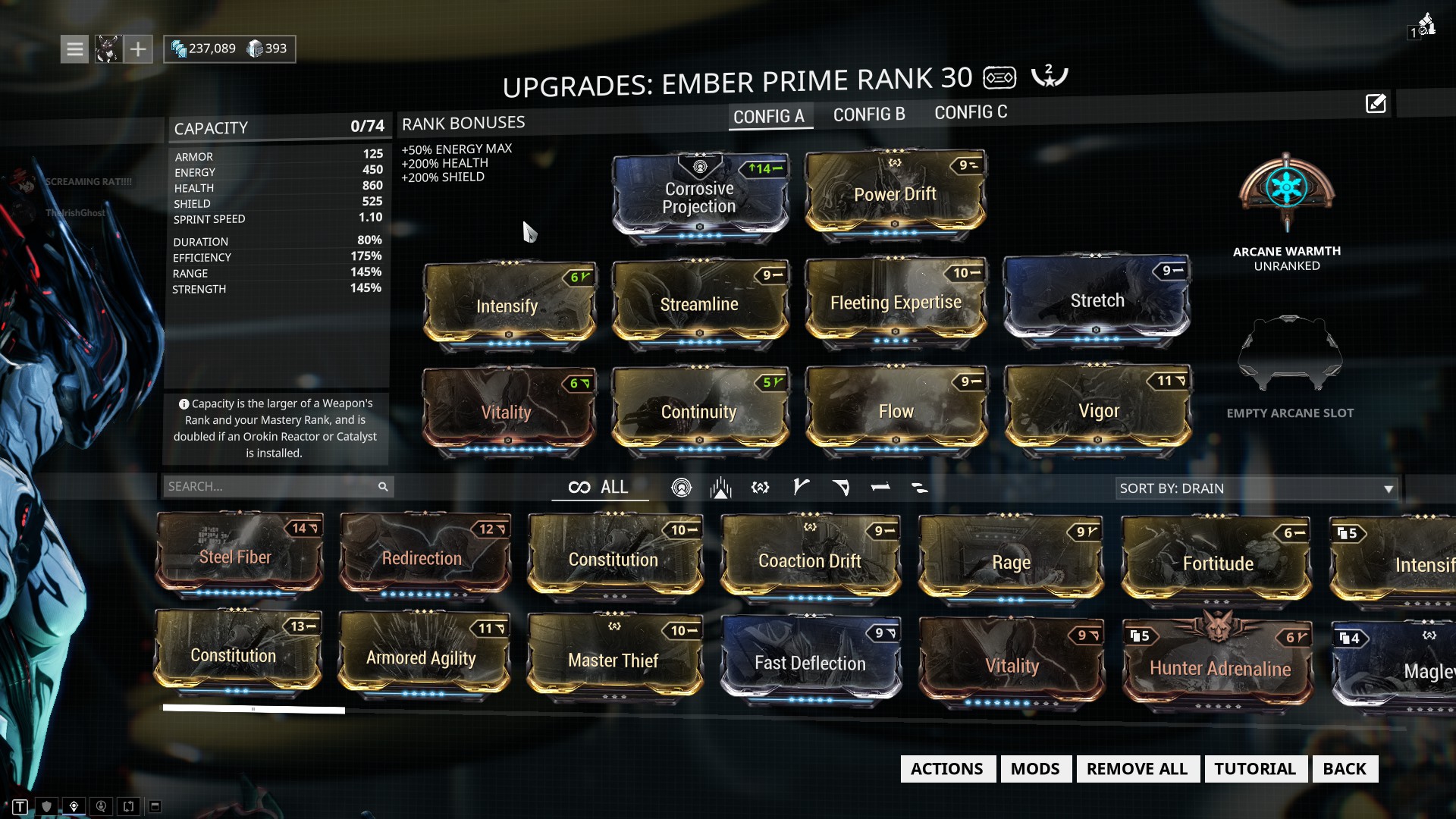Open the player search icon bottom bar
Screen dimensions: 1456x819
pyautogui.click(x=99, y=807)
